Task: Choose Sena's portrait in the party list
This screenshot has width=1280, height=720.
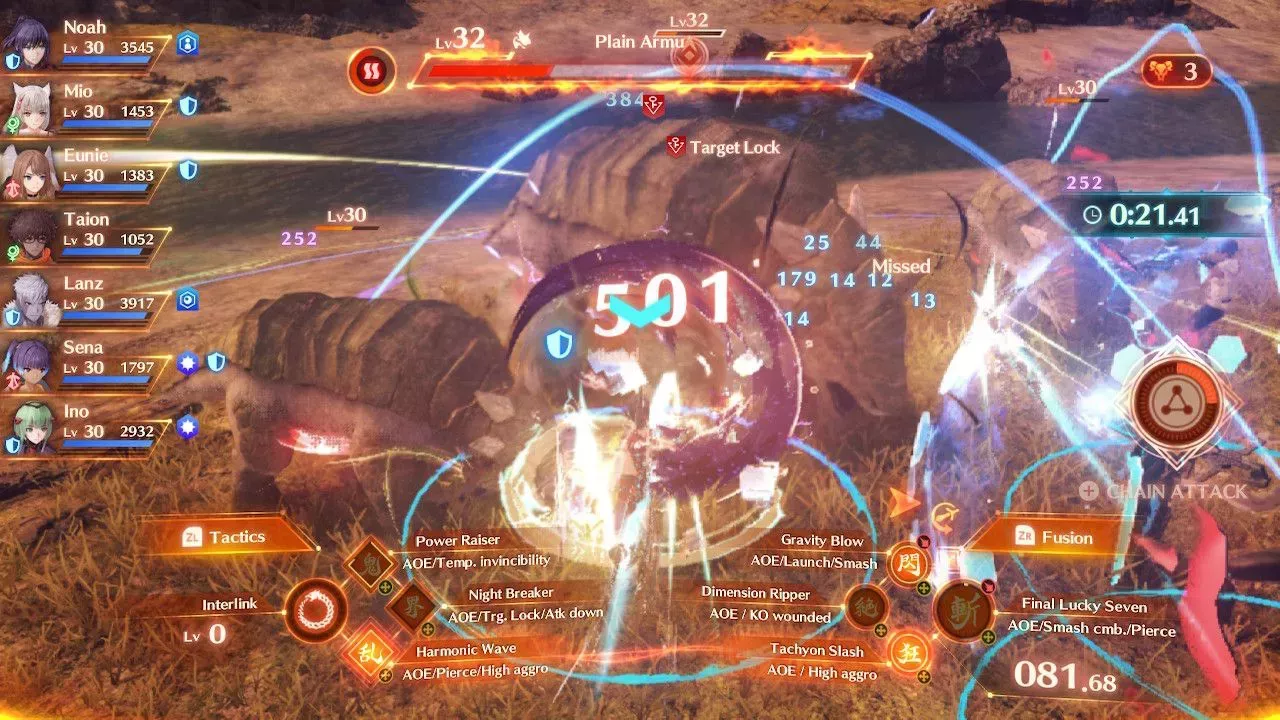Action: (x=29, y=364)
